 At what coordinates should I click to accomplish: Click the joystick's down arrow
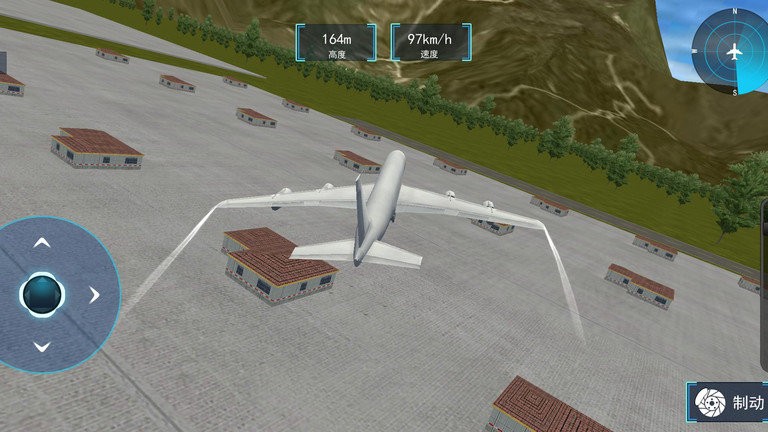pos(42,347)
